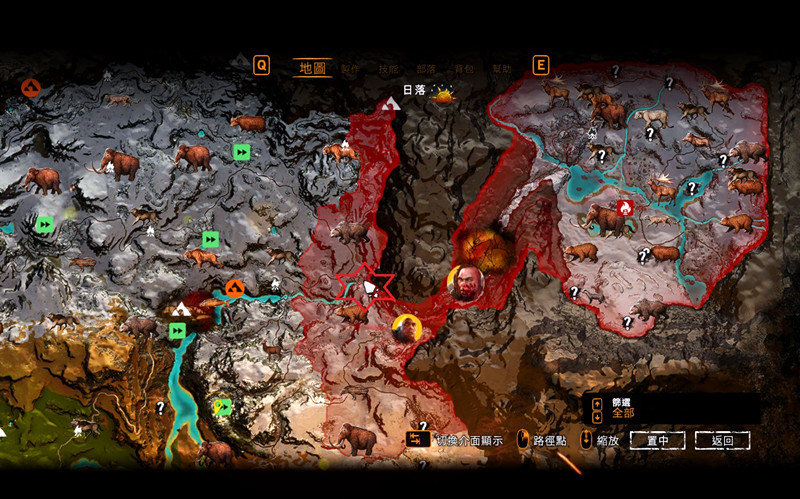
Task: Select the red campfire marker on the map
Action: [626, 207]
